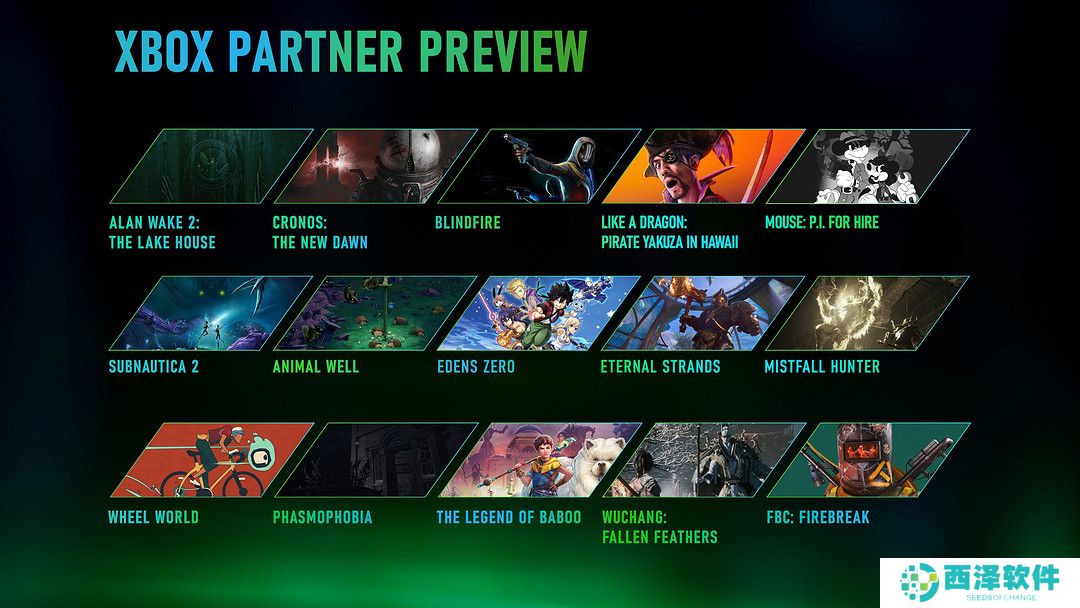
Task: Open the Cronos: The New Dawn tile
Action: (374, 166)
